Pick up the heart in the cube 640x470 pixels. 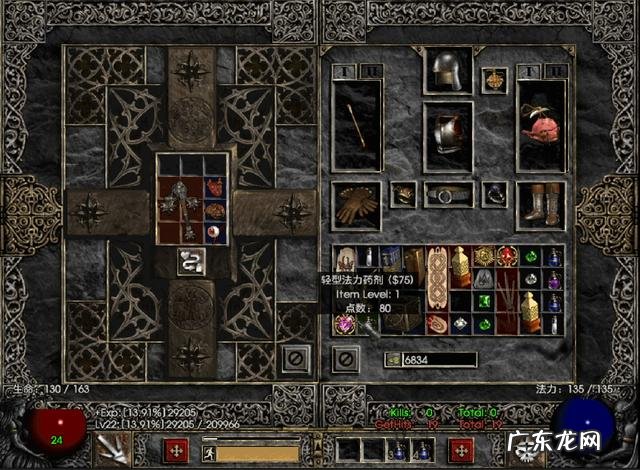[x=214, y=188]
